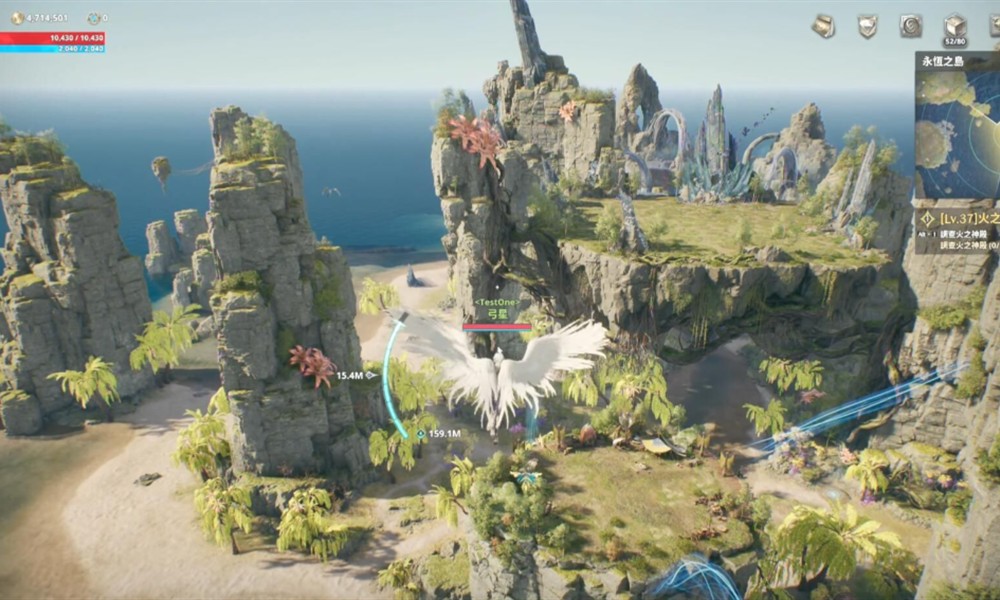Open the shield emblem menu icon
The height and width of the screenshot is (600, 1000).
pos(867,27)
